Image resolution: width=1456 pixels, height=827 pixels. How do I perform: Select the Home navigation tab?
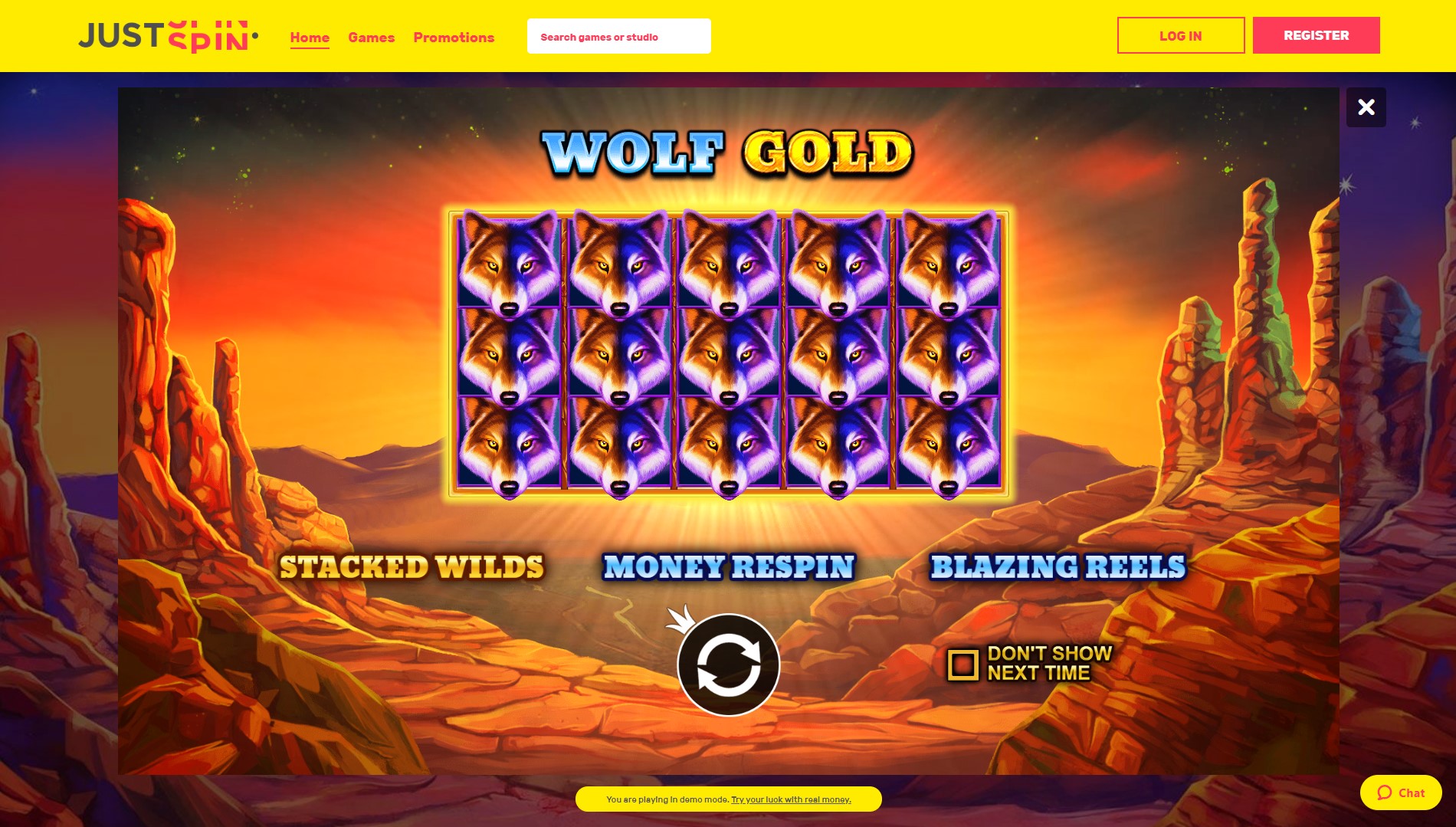(310, 37)
